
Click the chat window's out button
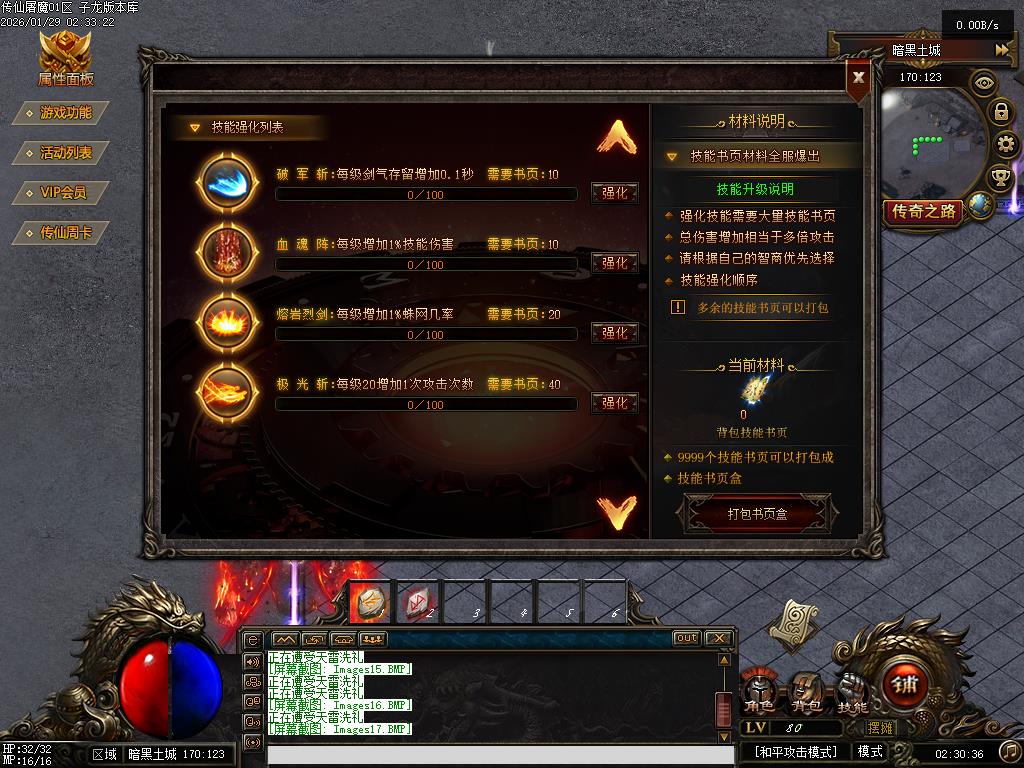pyautogui.click(x=686, y=638)
